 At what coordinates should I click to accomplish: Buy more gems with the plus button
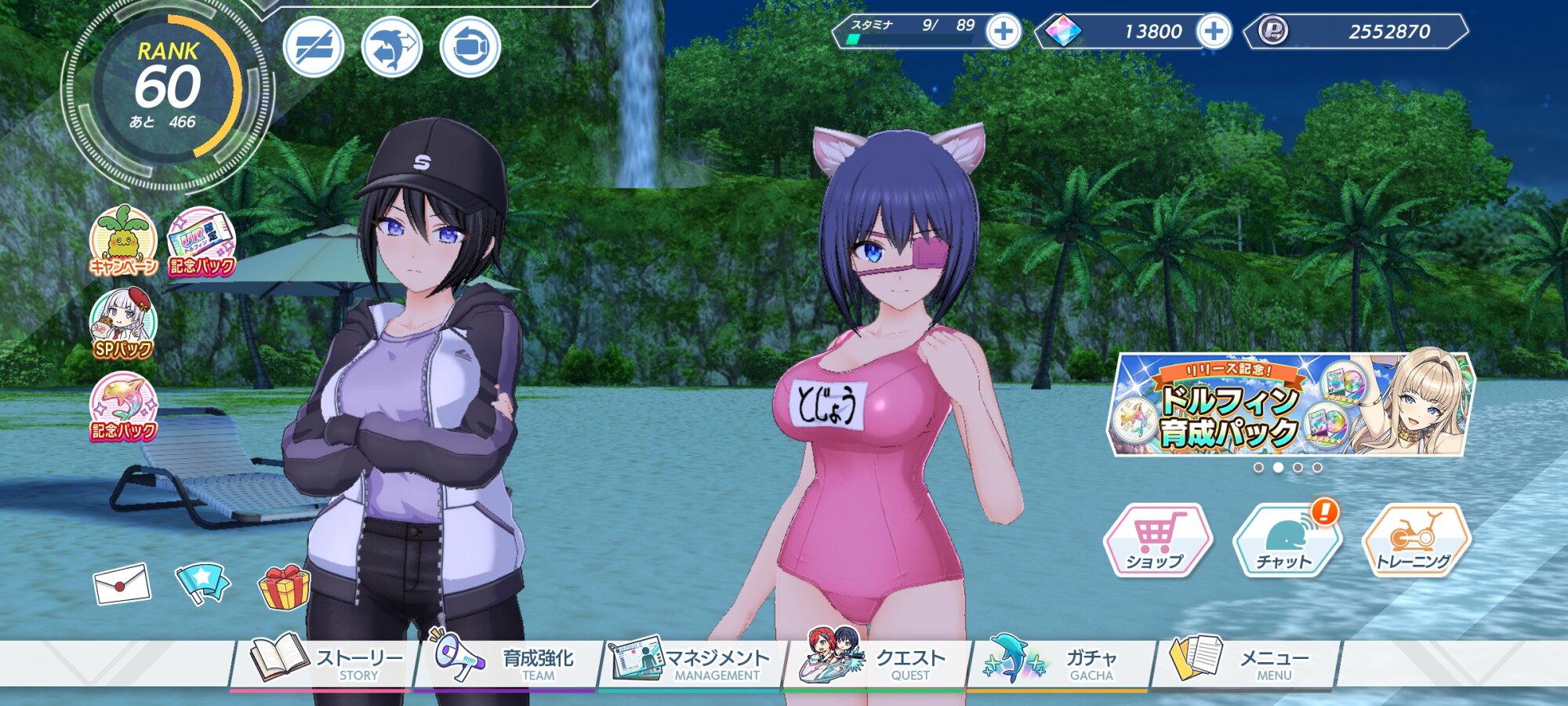tap(1214, 32)
